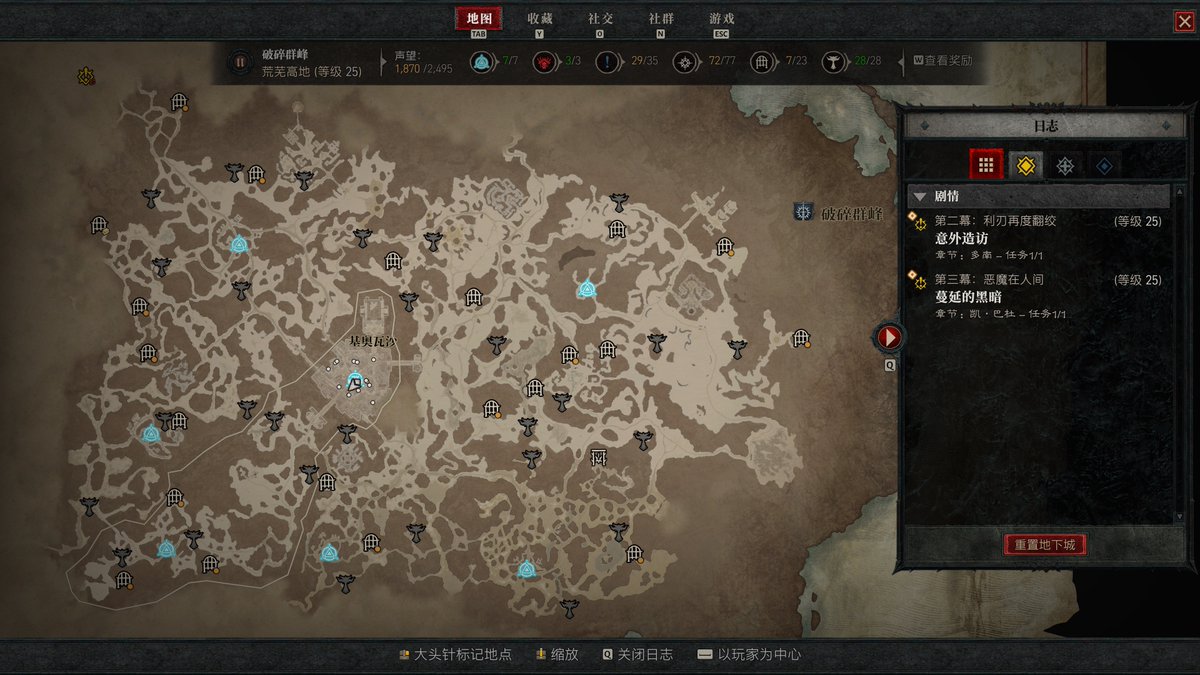Choose the blue diamond journal filter tab
This screenshot has height=675, width=1200.
click(1104, 165)
